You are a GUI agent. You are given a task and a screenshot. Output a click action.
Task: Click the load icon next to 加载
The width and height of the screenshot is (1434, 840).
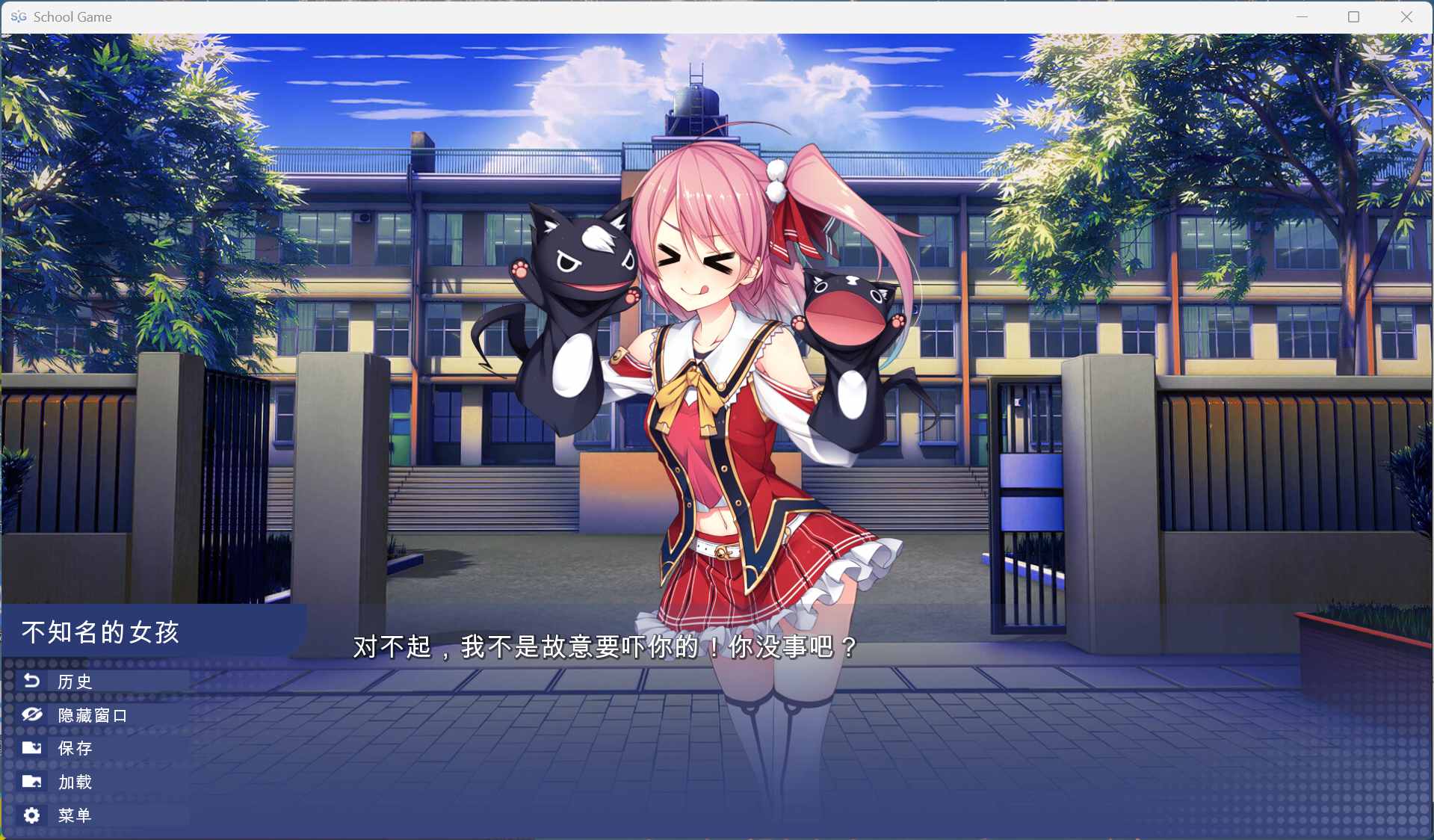coord(31,782)
